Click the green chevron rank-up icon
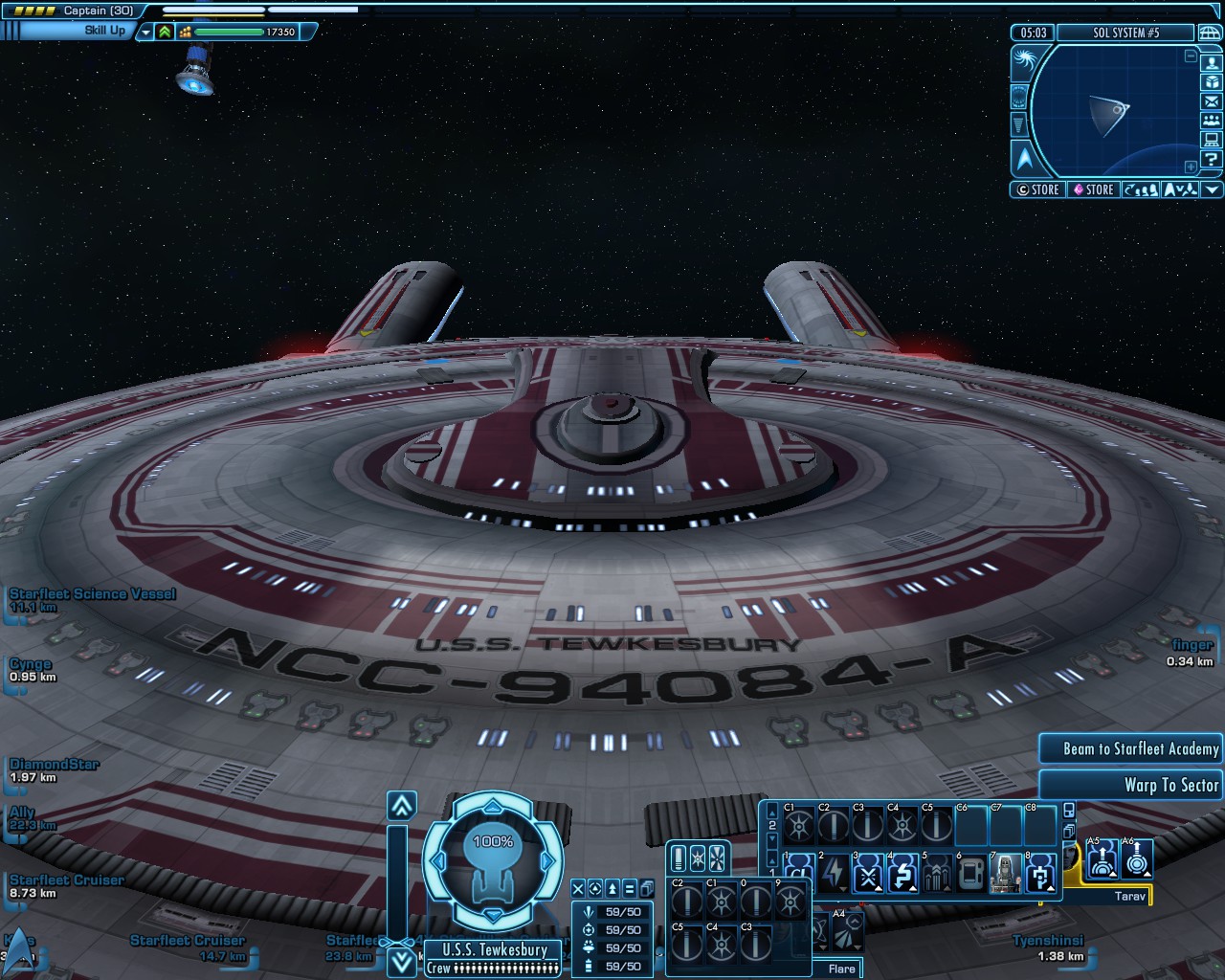Viewport: 1225px width, 980px height. click(165, 32)
